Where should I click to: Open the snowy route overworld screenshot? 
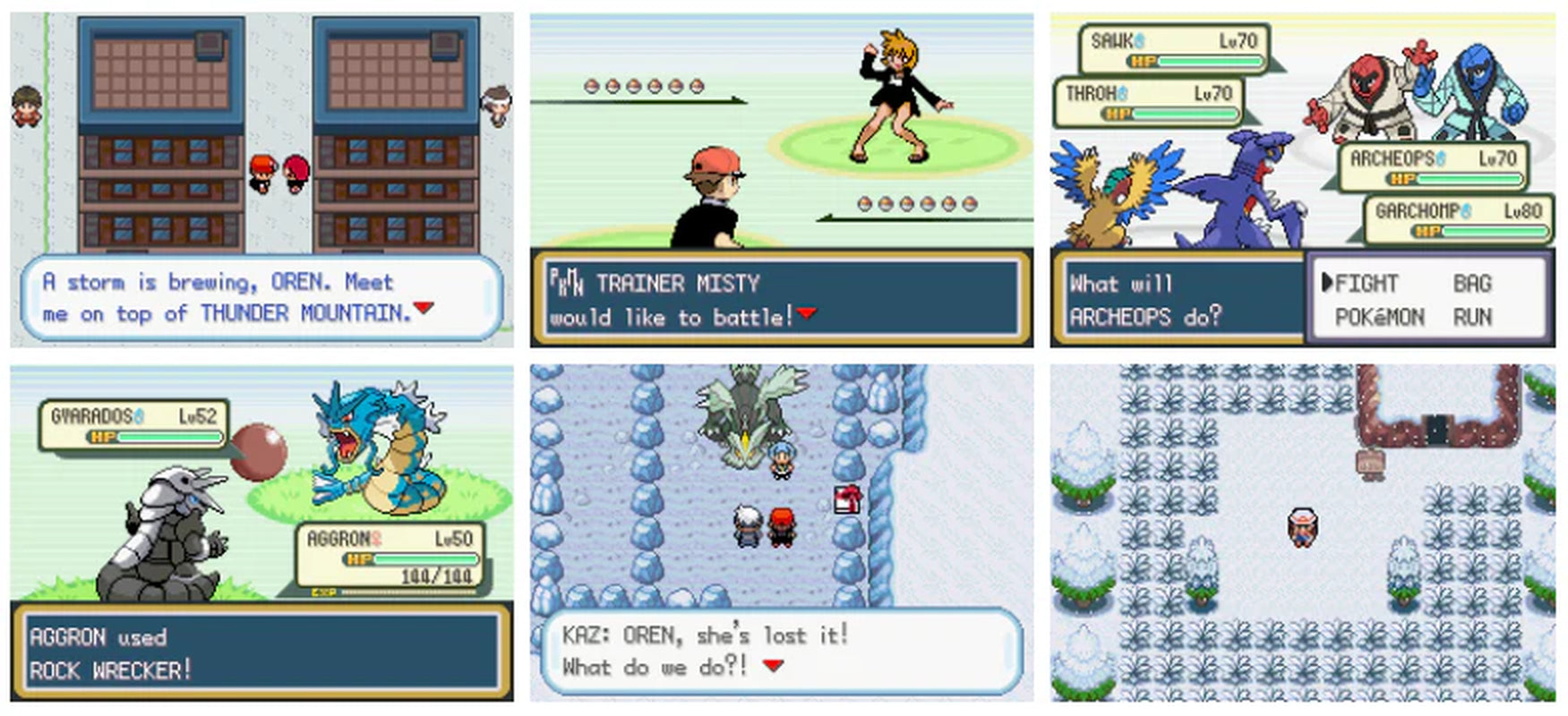1302,533
